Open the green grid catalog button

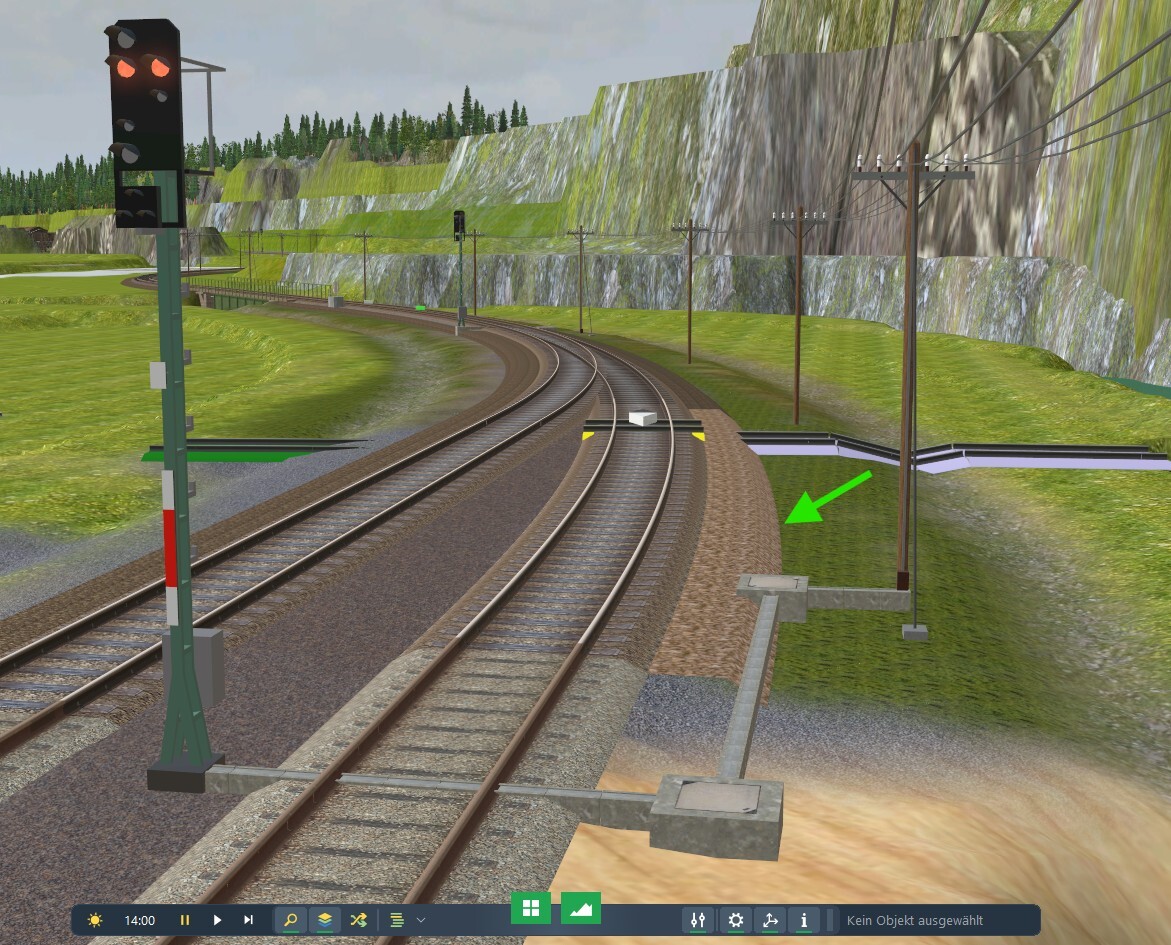coord(531,908)
